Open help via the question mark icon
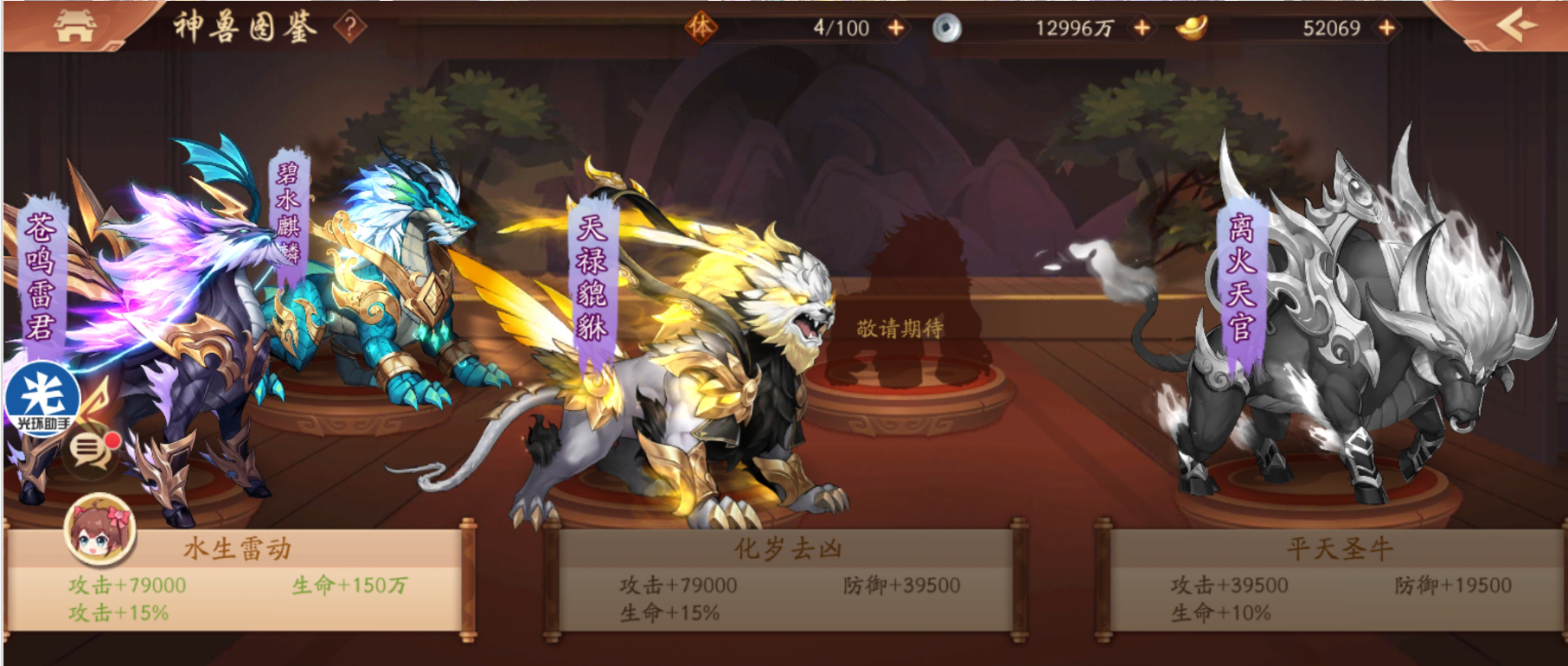 pos(349,26)
